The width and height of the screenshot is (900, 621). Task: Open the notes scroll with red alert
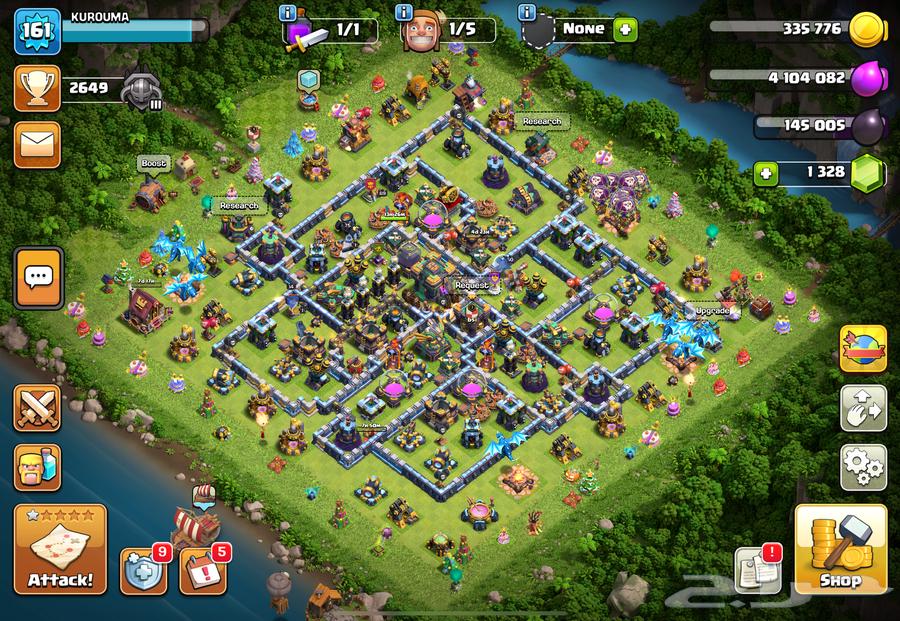[757, 569]
